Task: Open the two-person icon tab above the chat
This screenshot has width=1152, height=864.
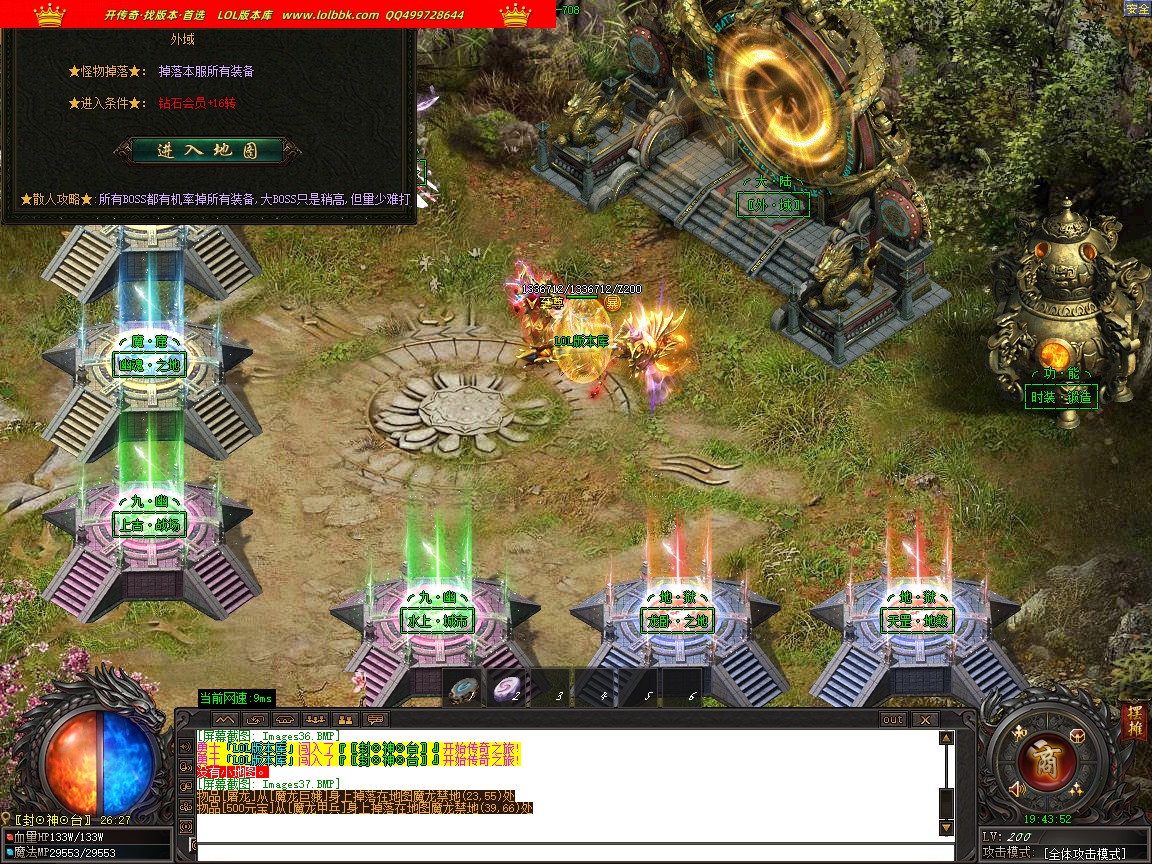Action: pyautogui.click(x=345, y=719)
